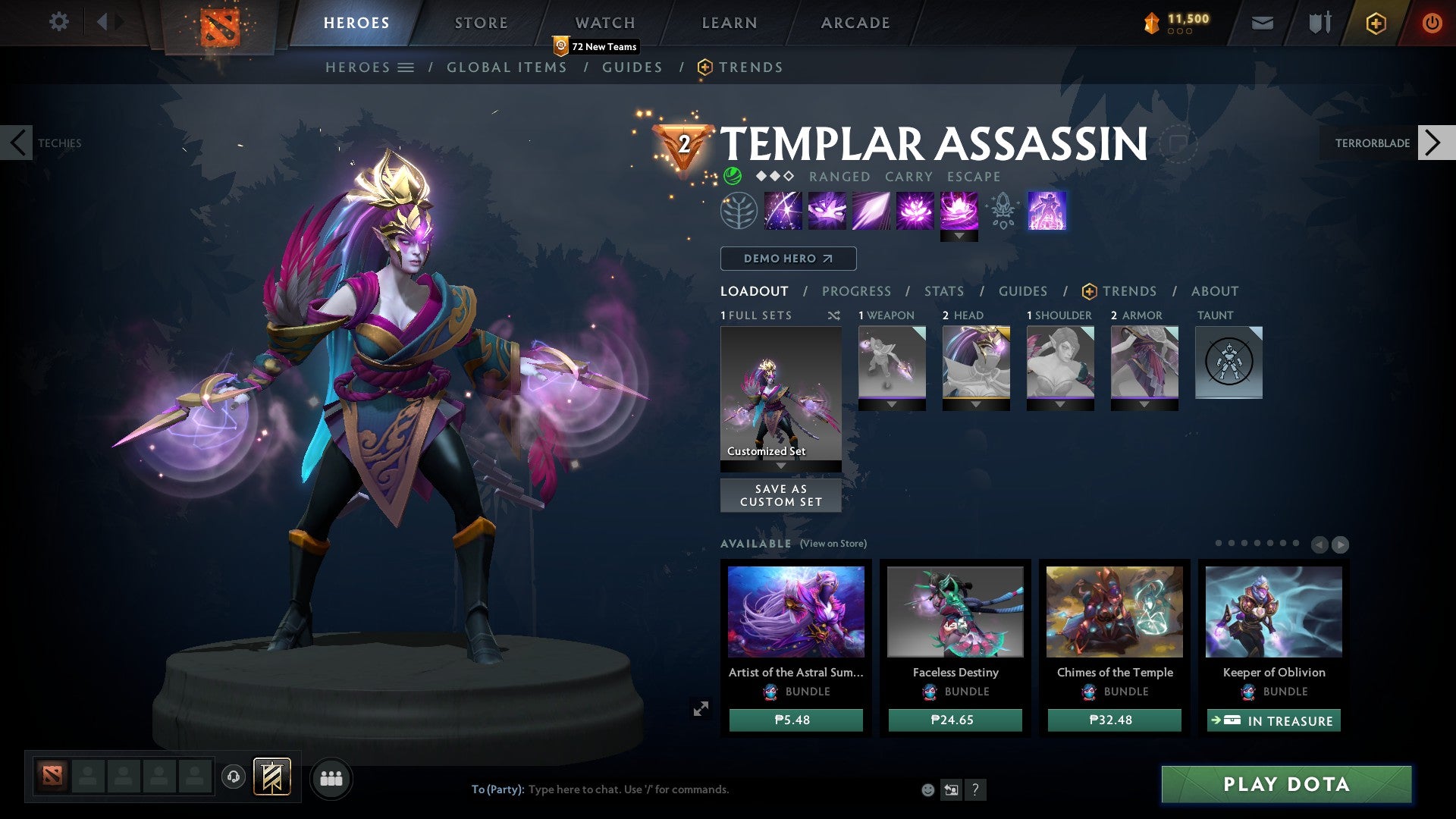Open the friends party icon
The width and height of the screenshot is (1456, 819).
(x=331, y=777)
